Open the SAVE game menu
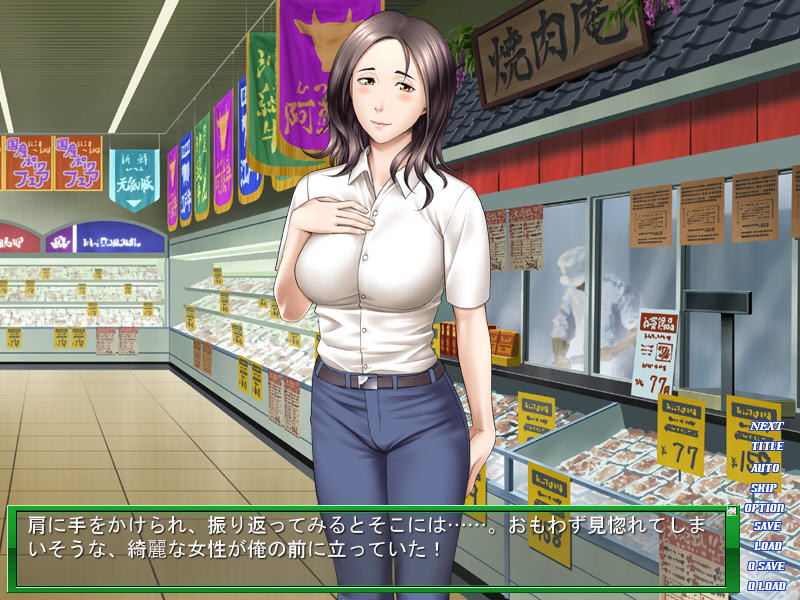The image size is (800, 600). click(x=767, y=526)
